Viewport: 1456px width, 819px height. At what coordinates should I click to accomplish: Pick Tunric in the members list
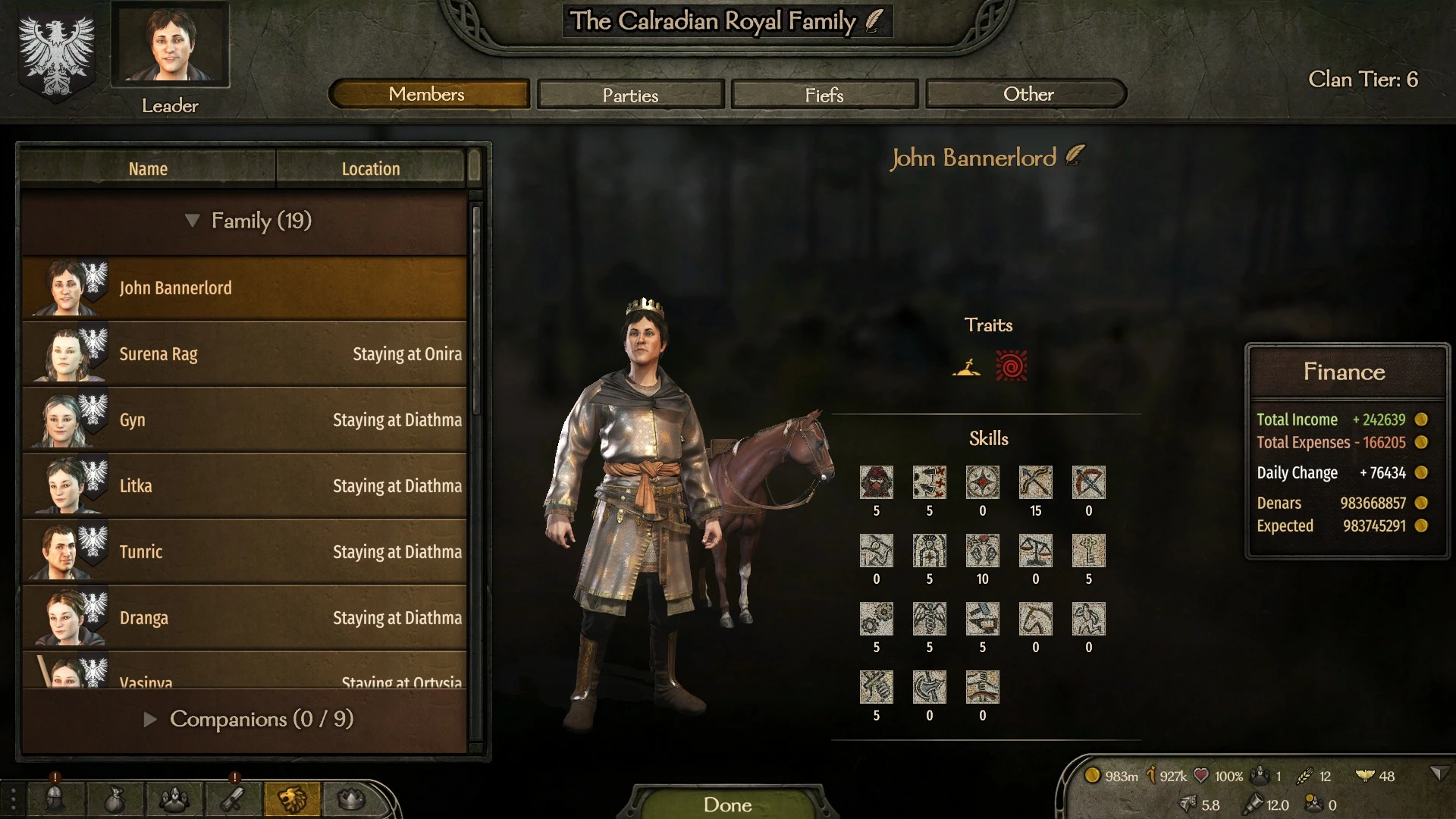[x=244, y=552]
